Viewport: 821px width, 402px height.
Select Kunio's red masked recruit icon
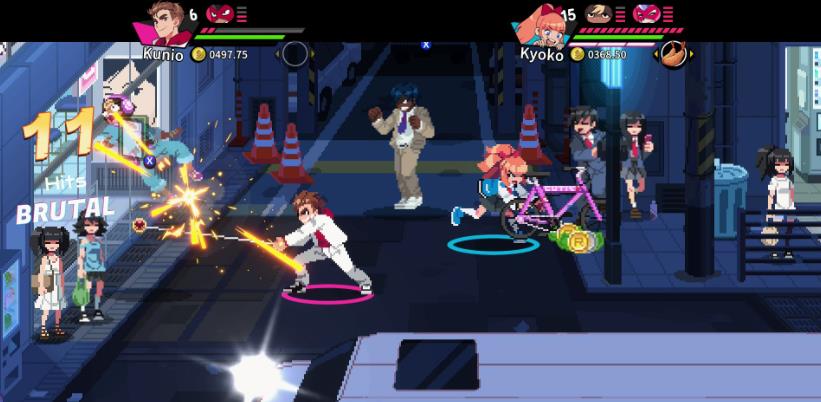click(218, 13)
